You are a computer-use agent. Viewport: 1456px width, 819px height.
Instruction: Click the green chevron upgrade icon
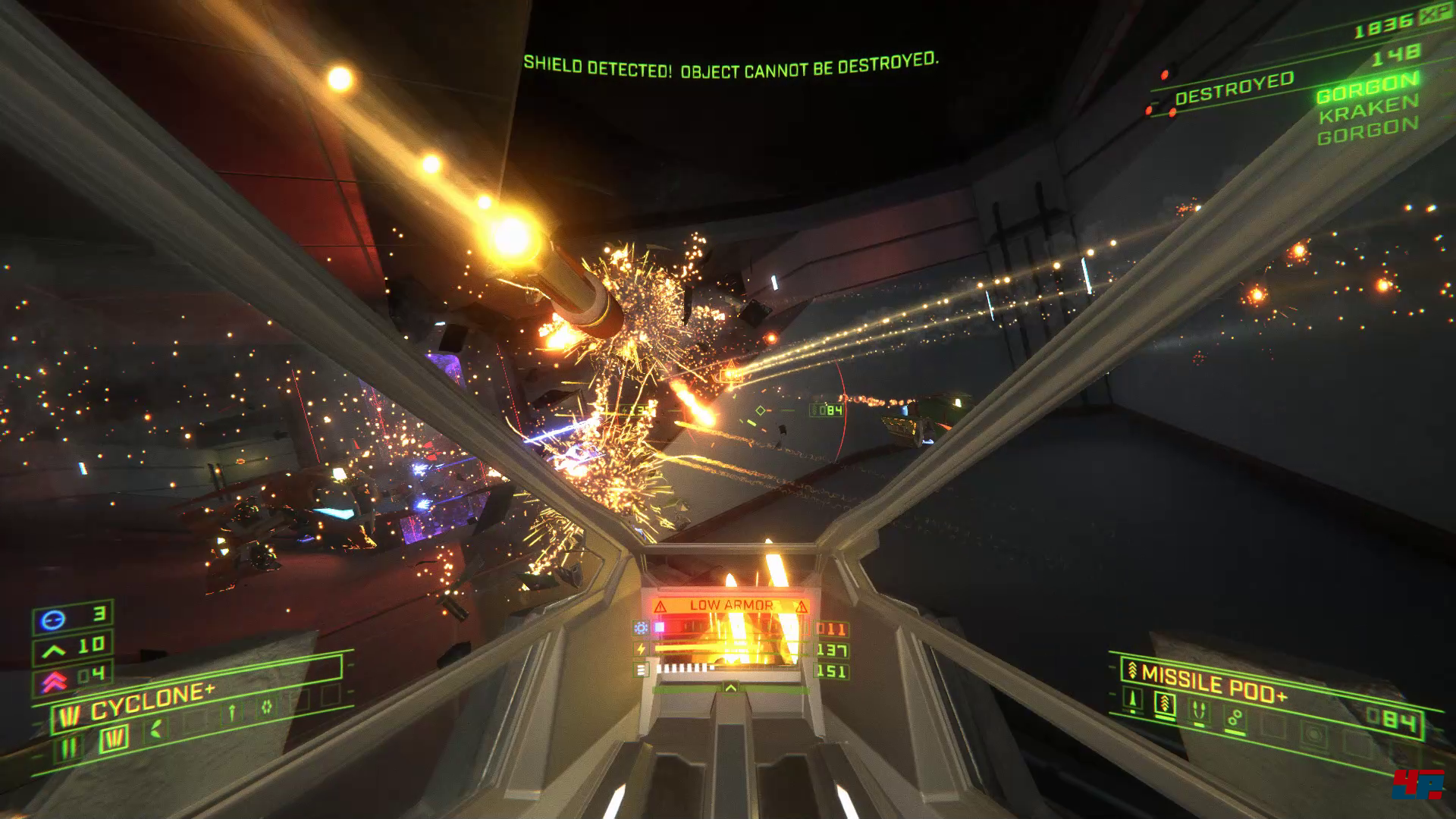coord(53,651)
